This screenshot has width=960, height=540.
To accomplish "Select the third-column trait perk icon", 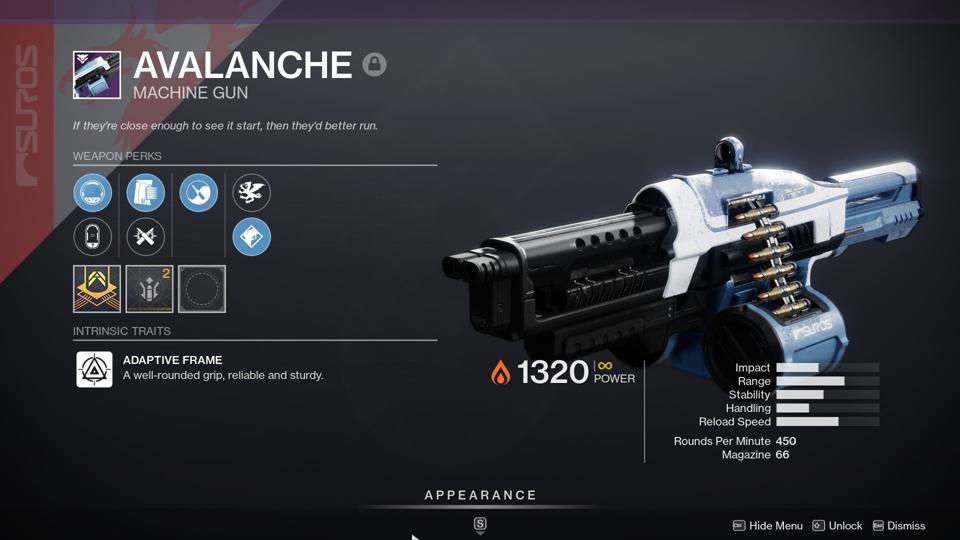I will (199, 192).
